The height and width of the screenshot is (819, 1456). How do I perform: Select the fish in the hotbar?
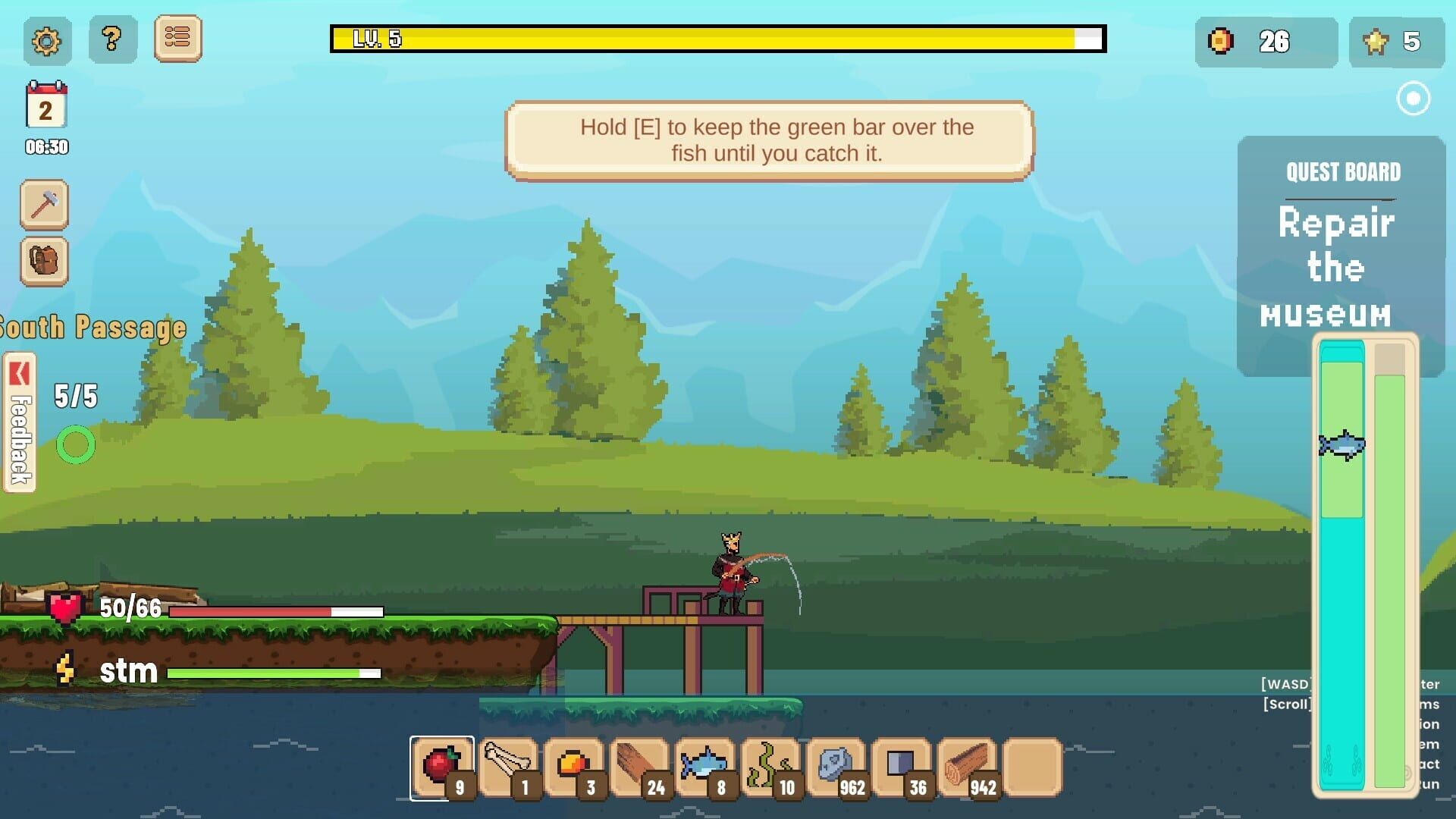705,764
